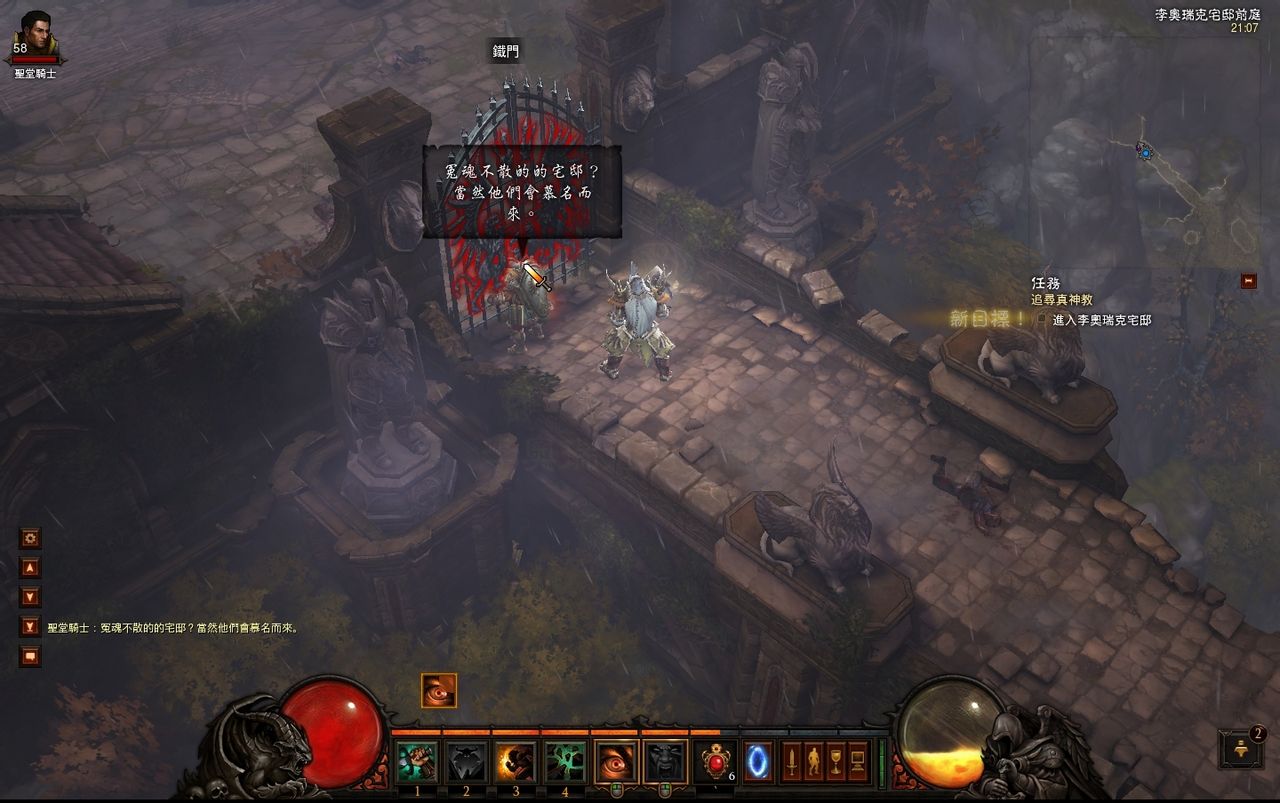
Task: Activate the green fist skill in slot 1
Action: point(417,762)
